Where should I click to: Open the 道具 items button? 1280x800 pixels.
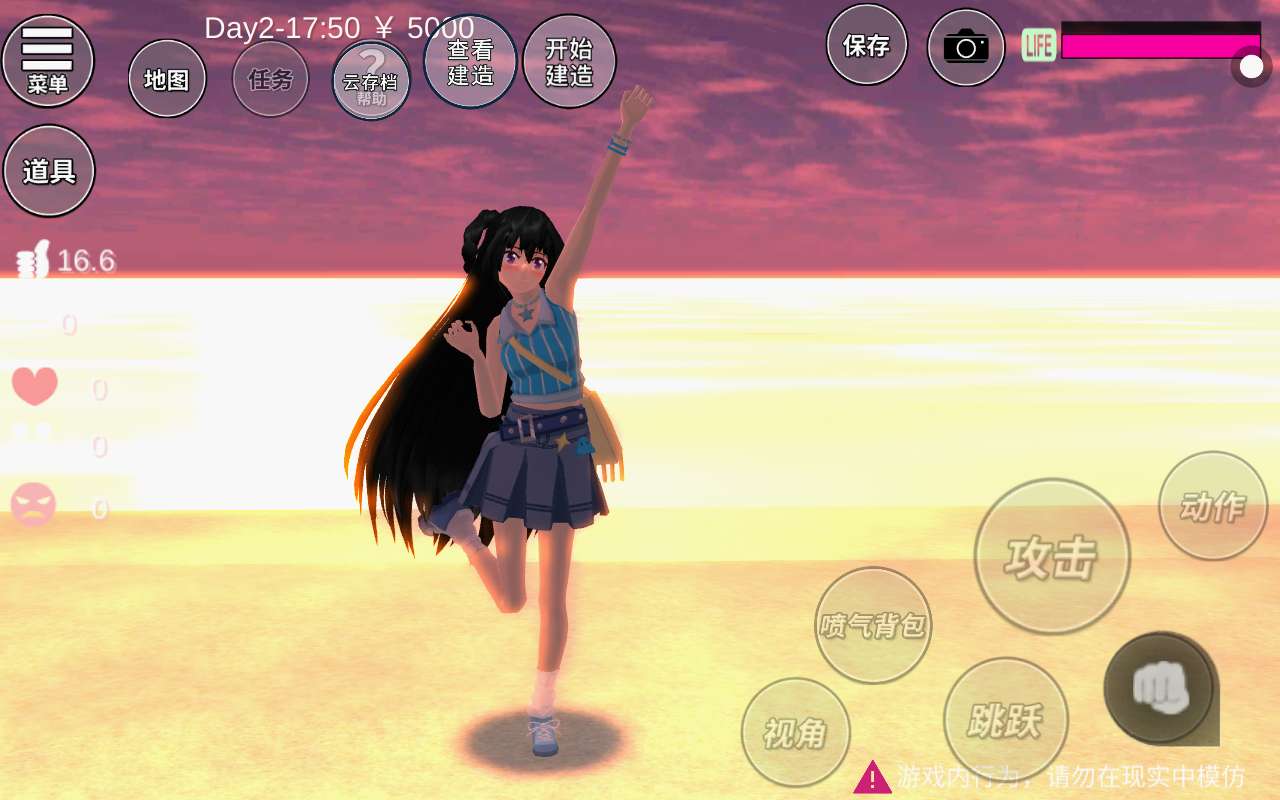coord(49,171)
